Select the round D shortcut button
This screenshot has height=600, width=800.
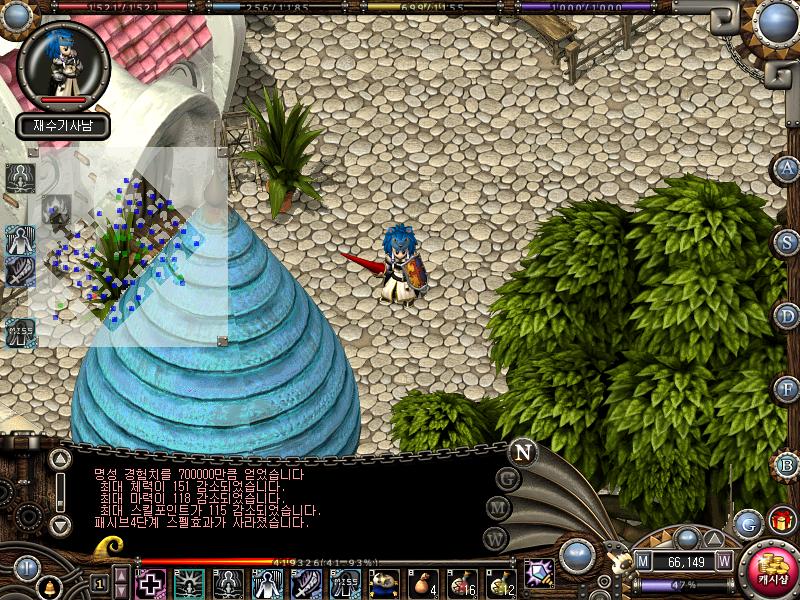click(x=788, y=316)
